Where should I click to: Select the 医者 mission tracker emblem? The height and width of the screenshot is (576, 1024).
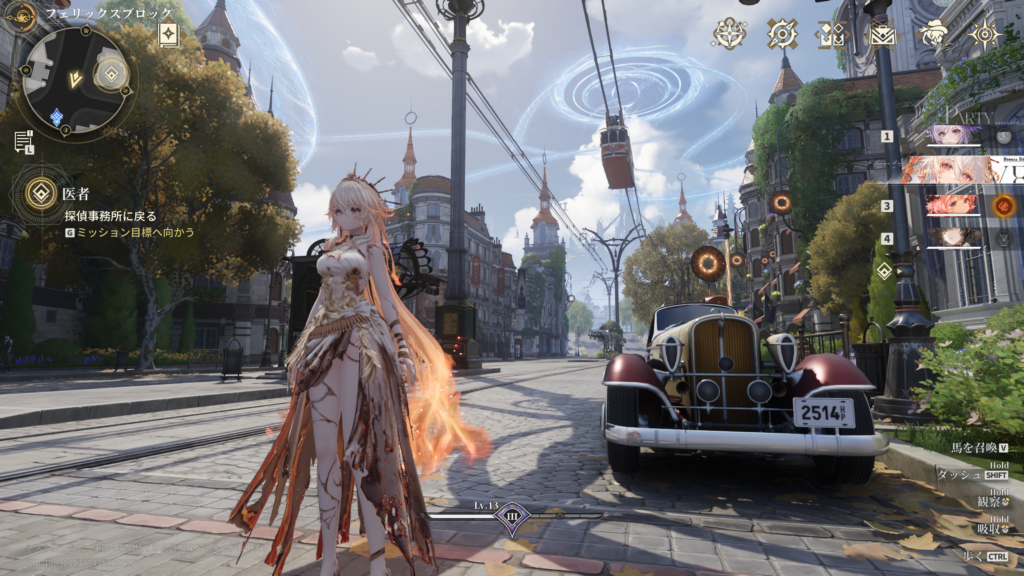(41, 193)
